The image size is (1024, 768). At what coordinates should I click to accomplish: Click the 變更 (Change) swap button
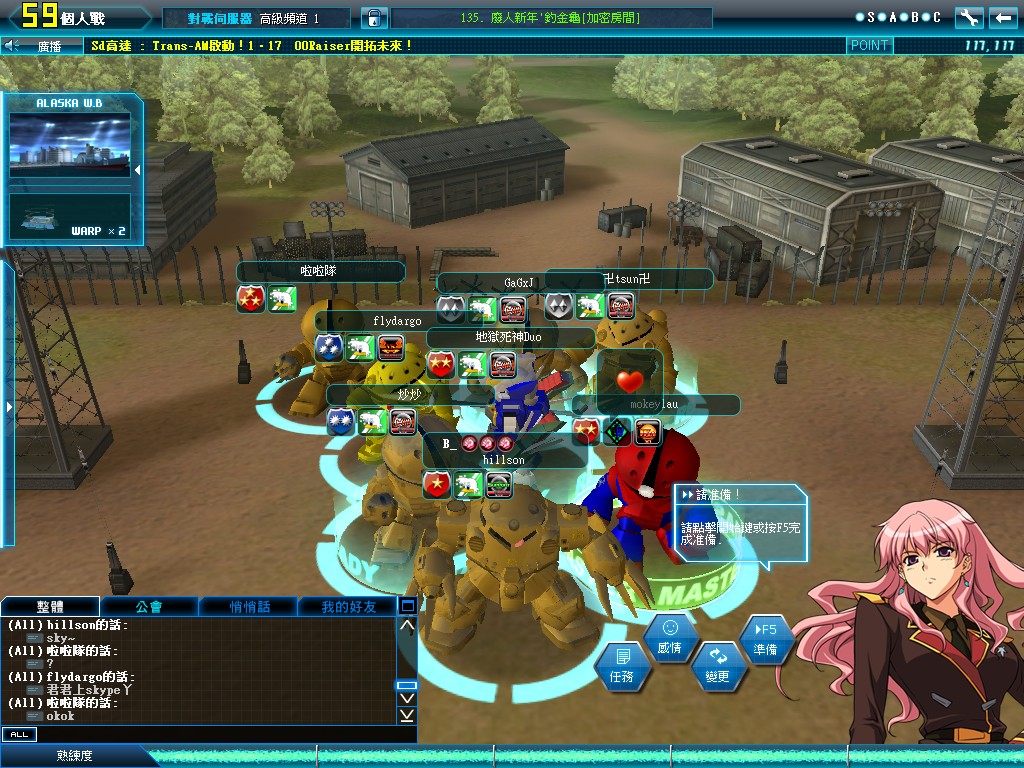point(717,667)
